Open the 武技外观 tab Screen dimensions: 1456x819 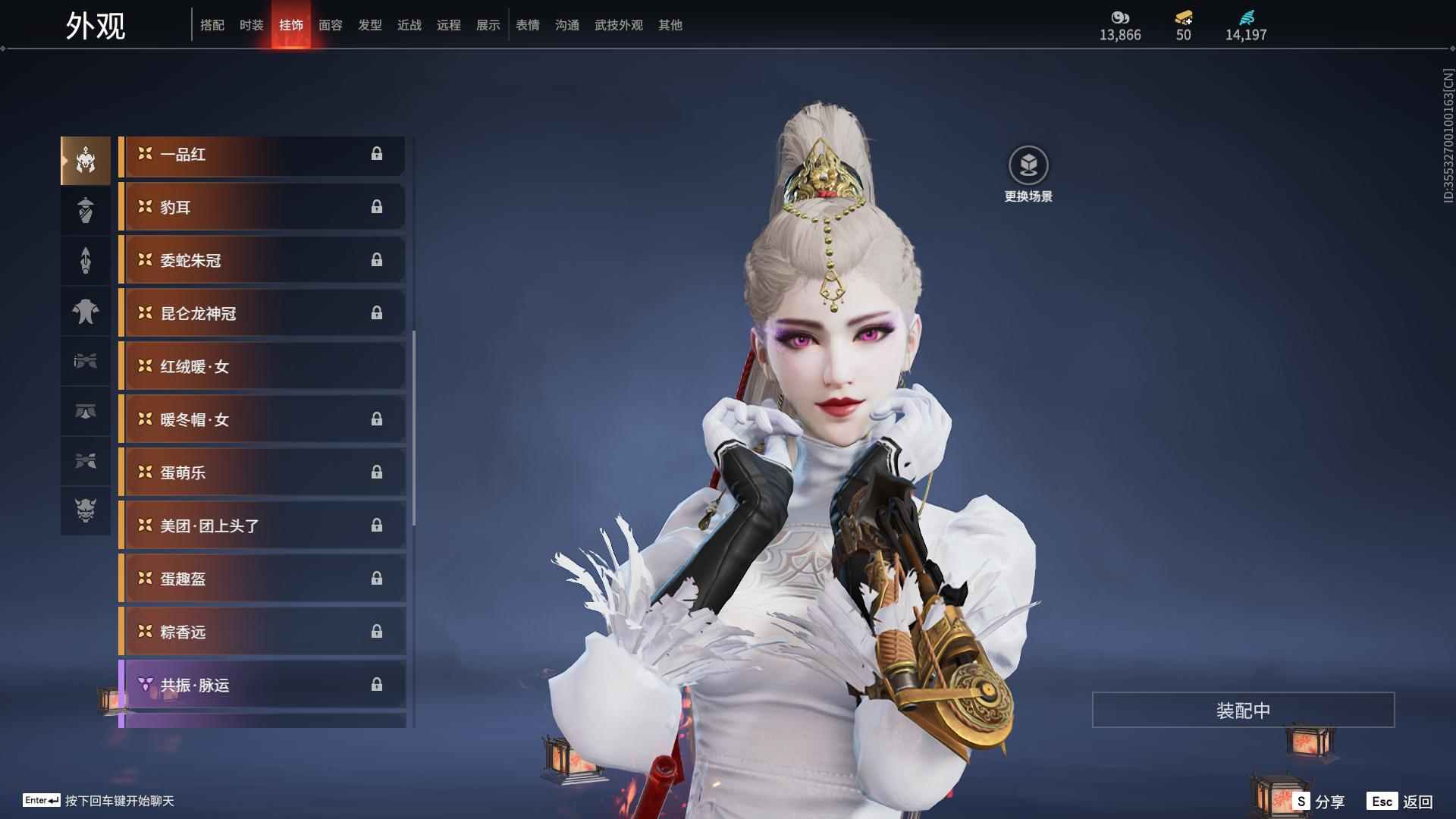click(x=618, y=25)
